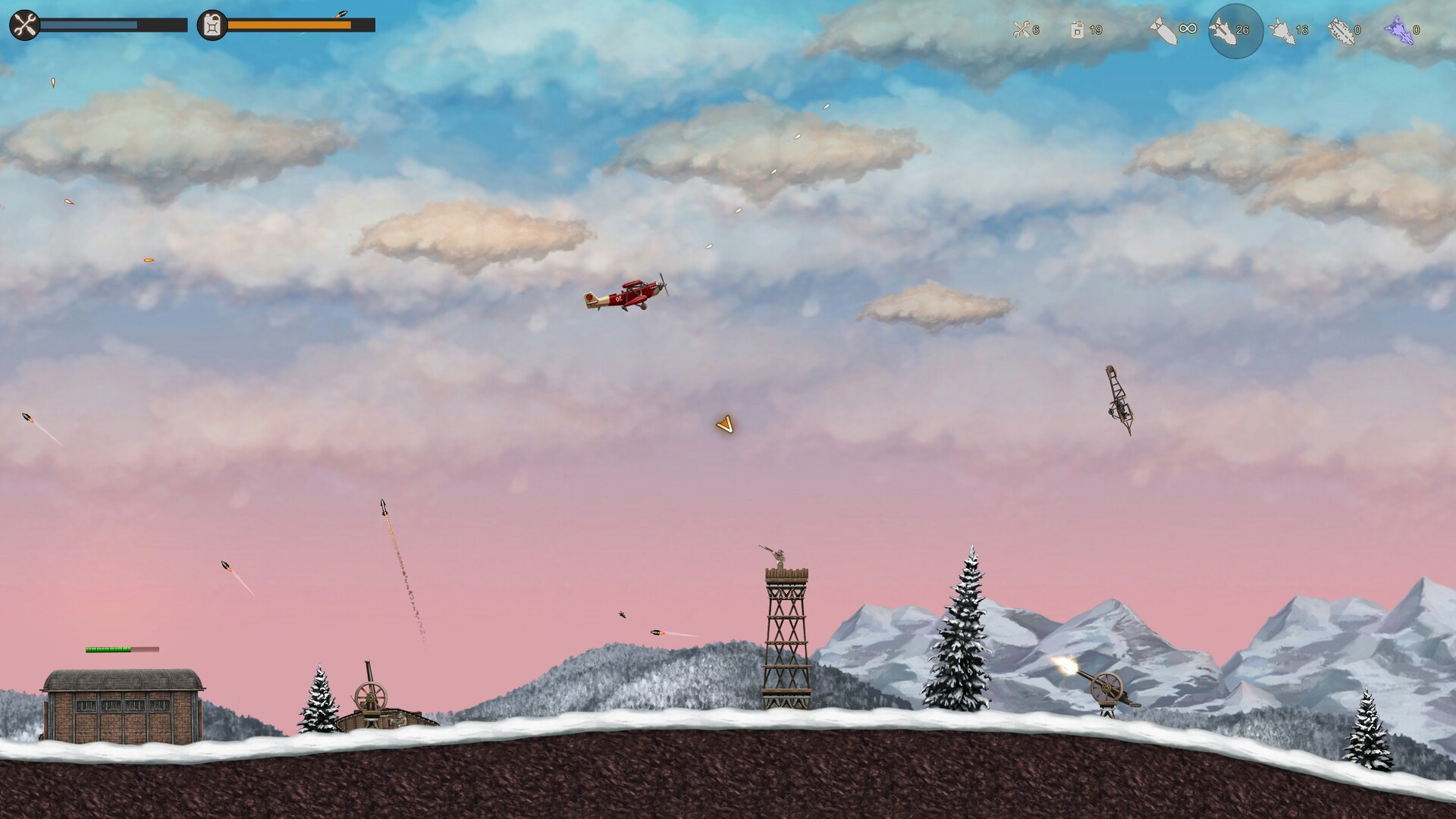1456x819 pixels.
Task: Use a fuel canister from the jerrycan icon
Action: [x=1078, y=30]
